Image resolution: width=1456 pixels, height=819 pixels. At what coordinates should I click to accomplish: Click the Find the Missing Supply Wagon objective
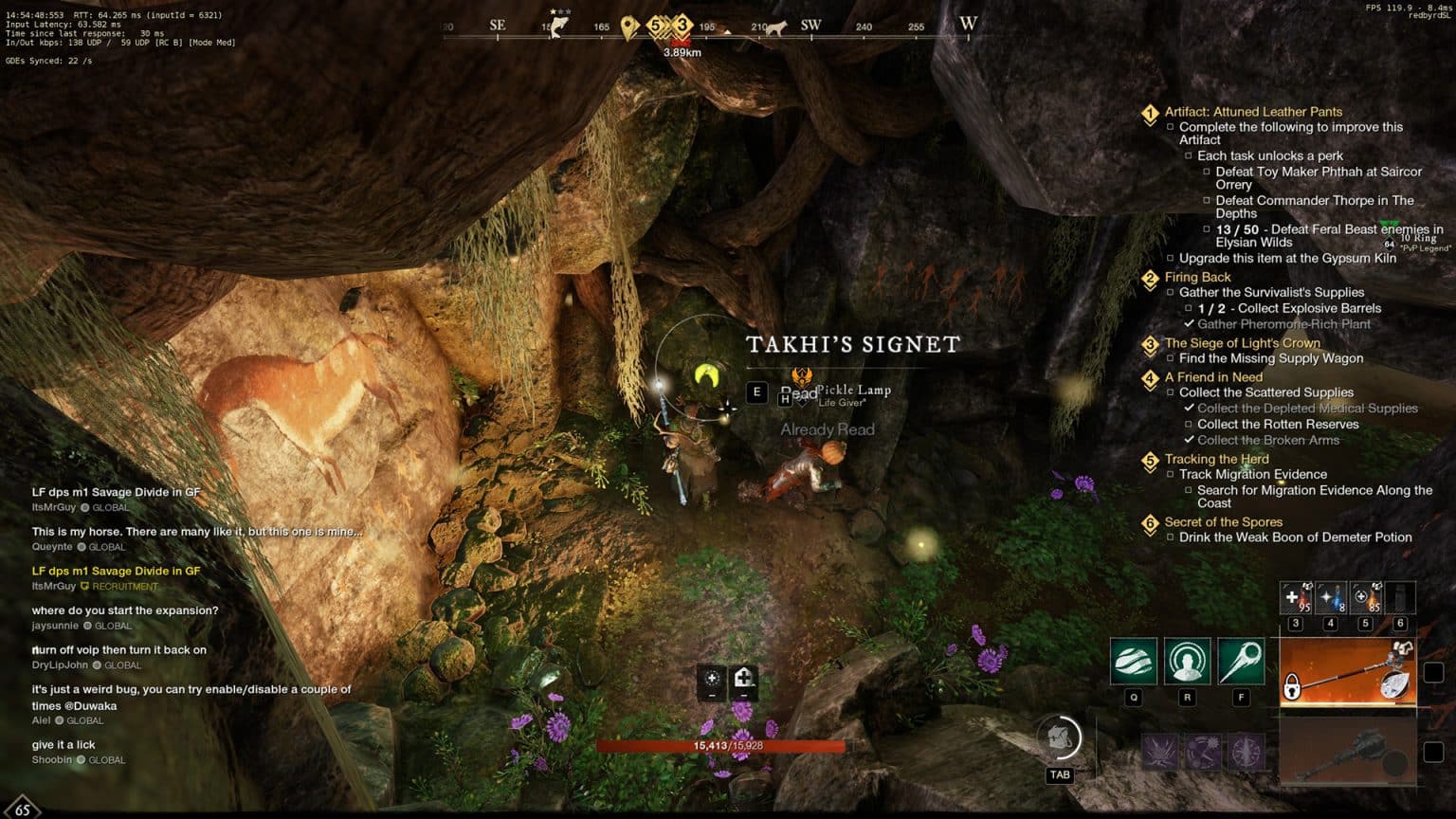[x=1270, y=358]
